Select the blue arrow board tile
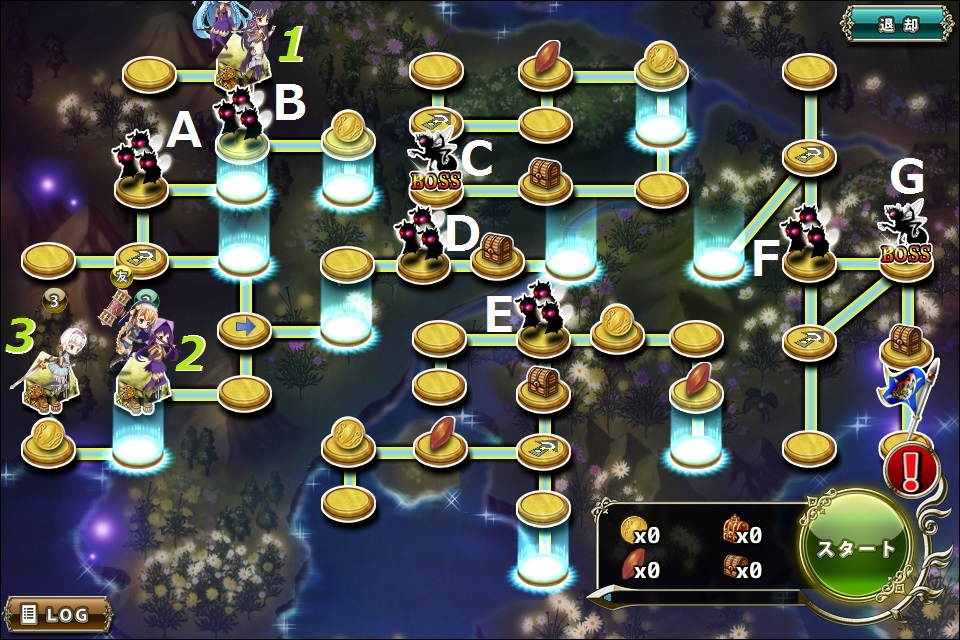This screenshot has height=640, width=960. point(244,326)
